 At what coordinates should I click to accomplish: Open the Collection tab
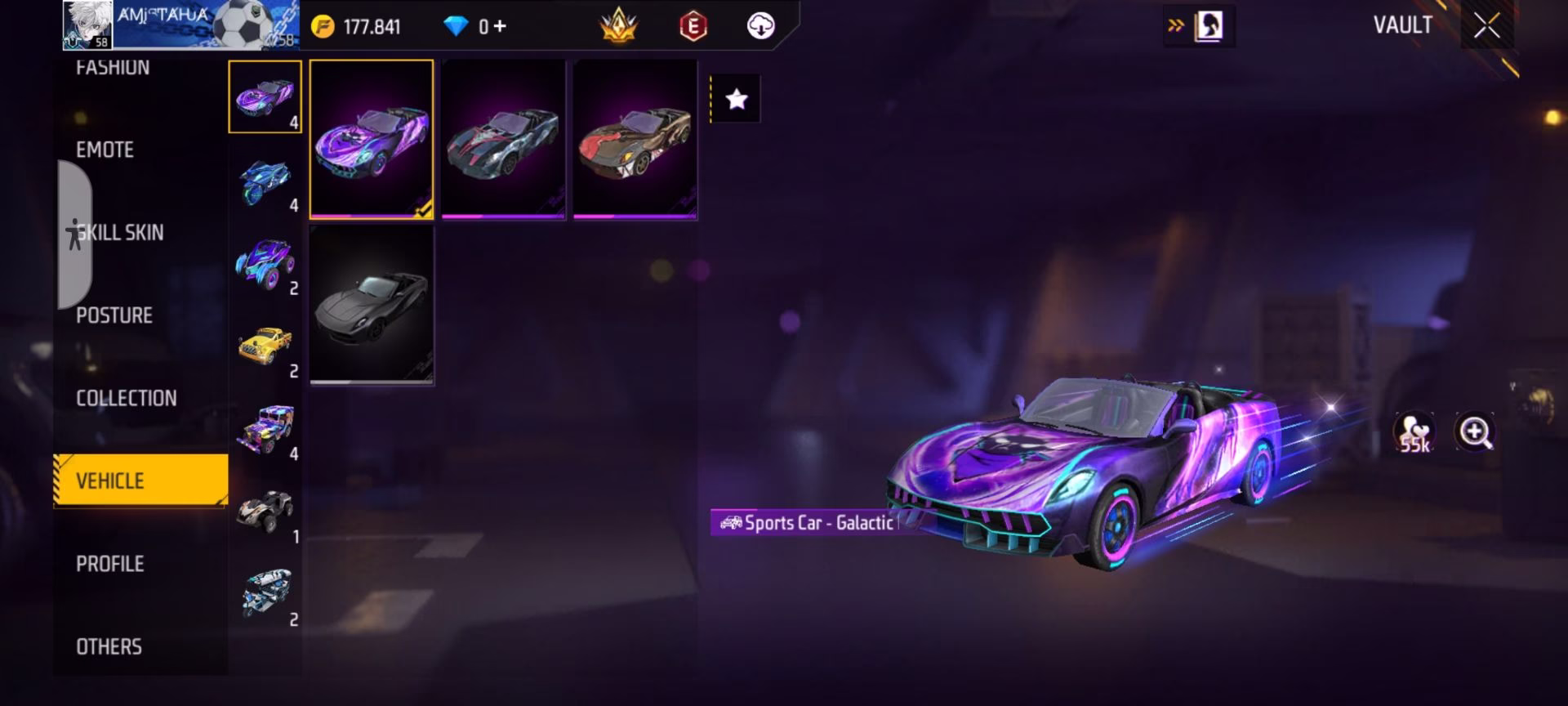127,398
